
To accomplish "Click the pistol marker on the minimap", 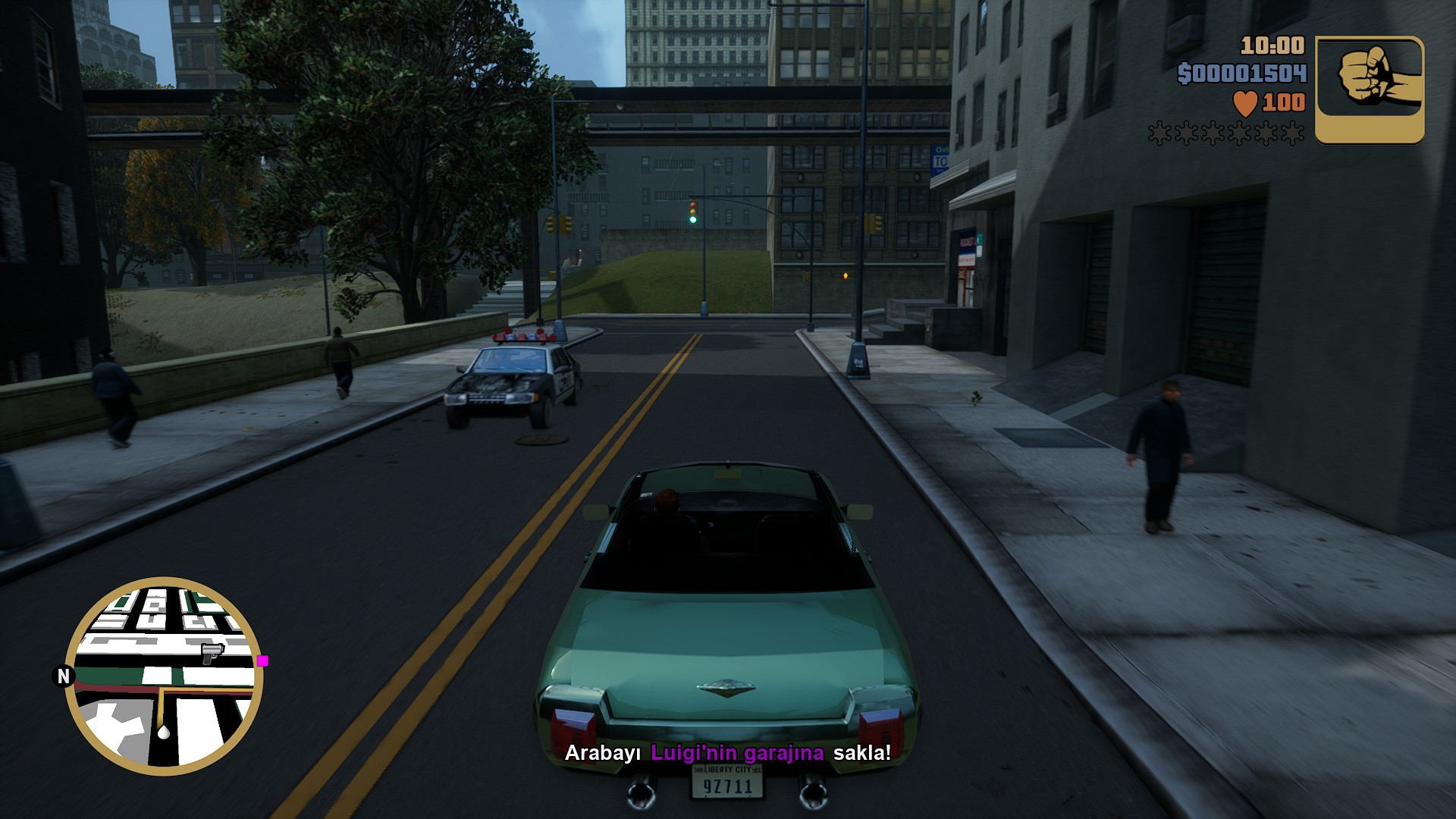I will [212, 651].
